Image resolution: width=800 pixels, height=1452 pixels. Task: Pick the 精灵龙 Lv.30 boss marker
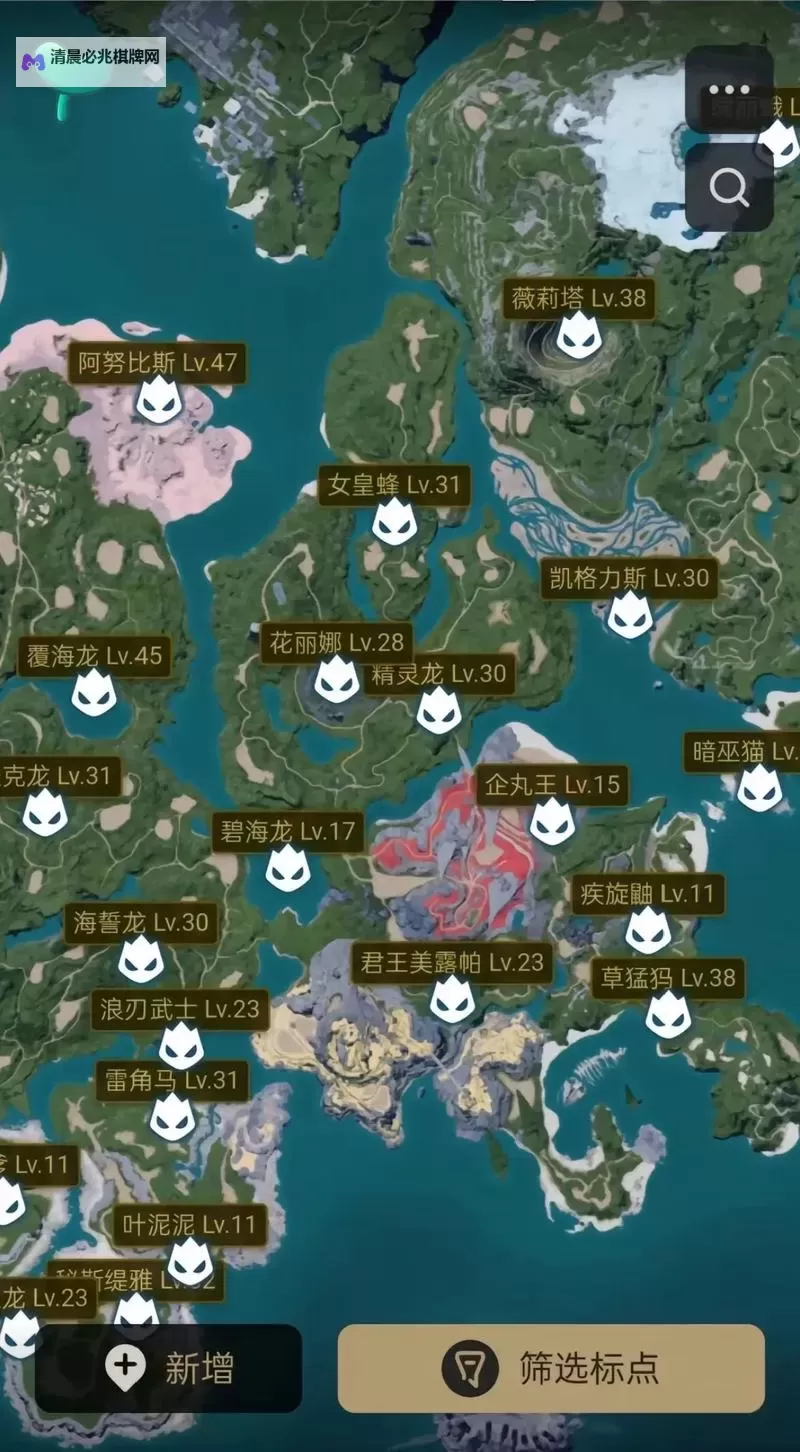point(439,709)
